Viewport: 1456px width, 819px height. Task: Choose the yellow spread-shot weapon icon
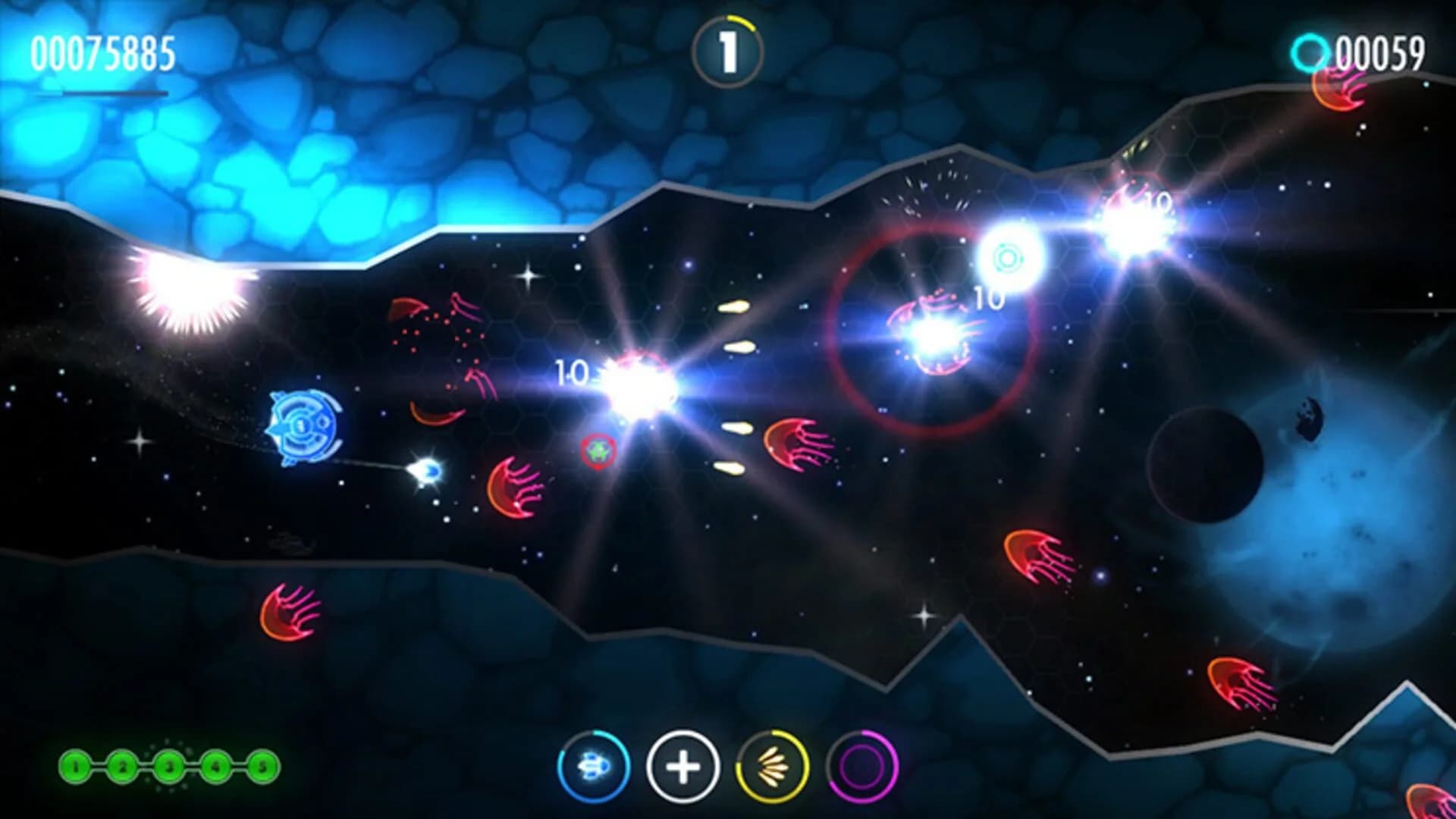point(770,766)
